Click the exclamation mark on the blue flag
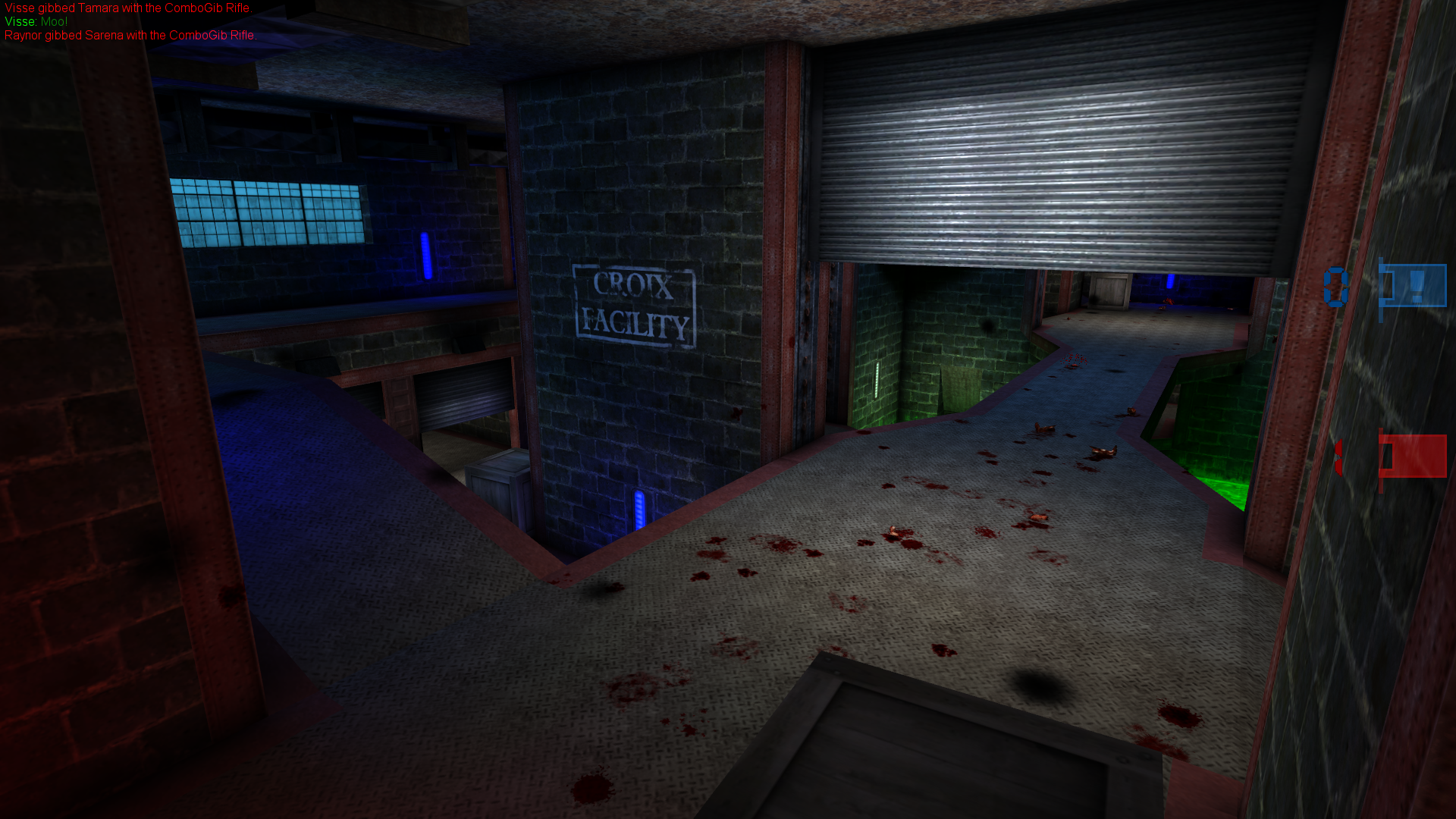The height and width of the screenshot is (819, 1456). [x=1417, y=284]
